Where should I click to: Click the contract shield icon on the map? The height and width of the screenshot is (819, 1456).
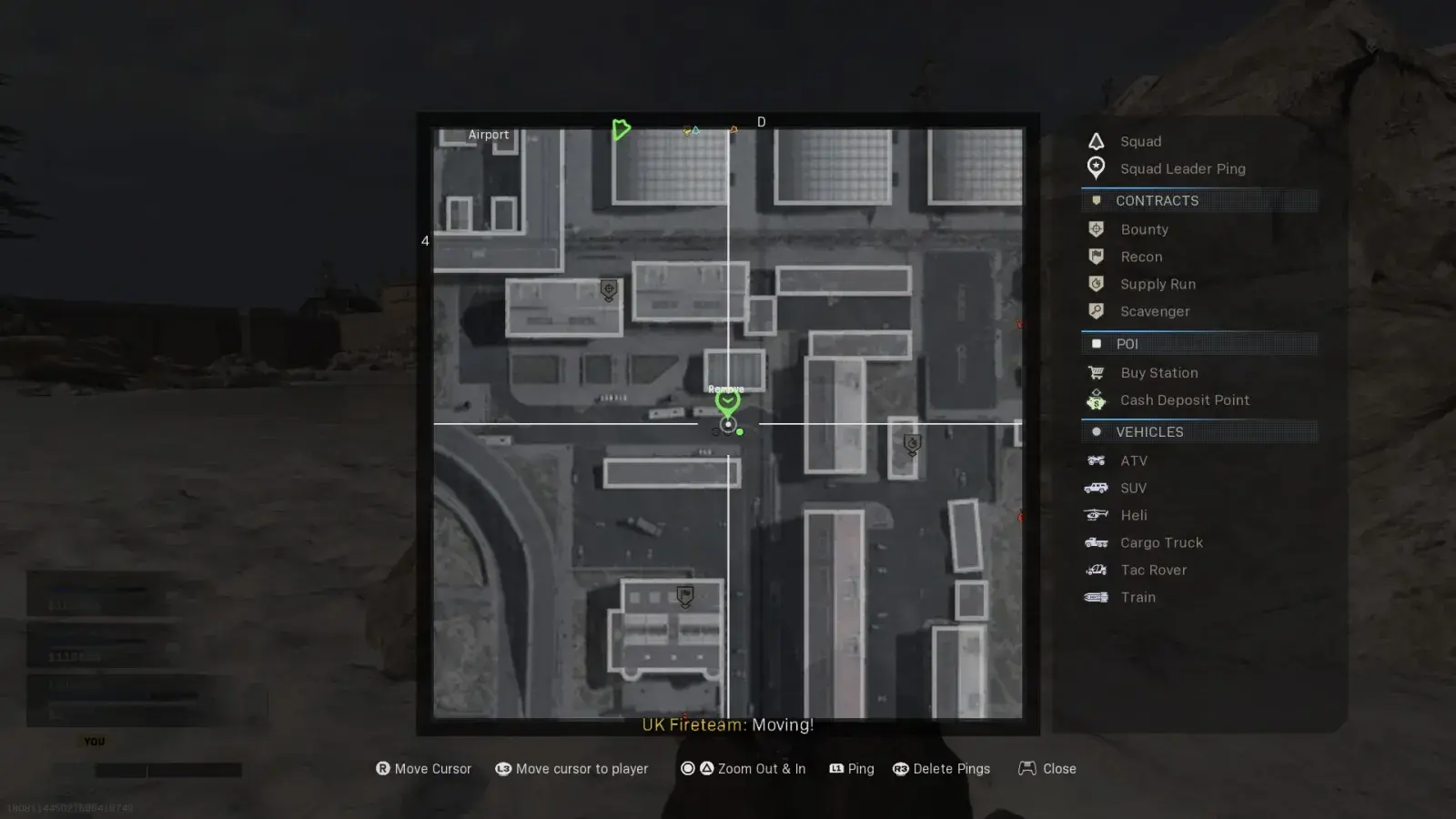click(608, 290)
